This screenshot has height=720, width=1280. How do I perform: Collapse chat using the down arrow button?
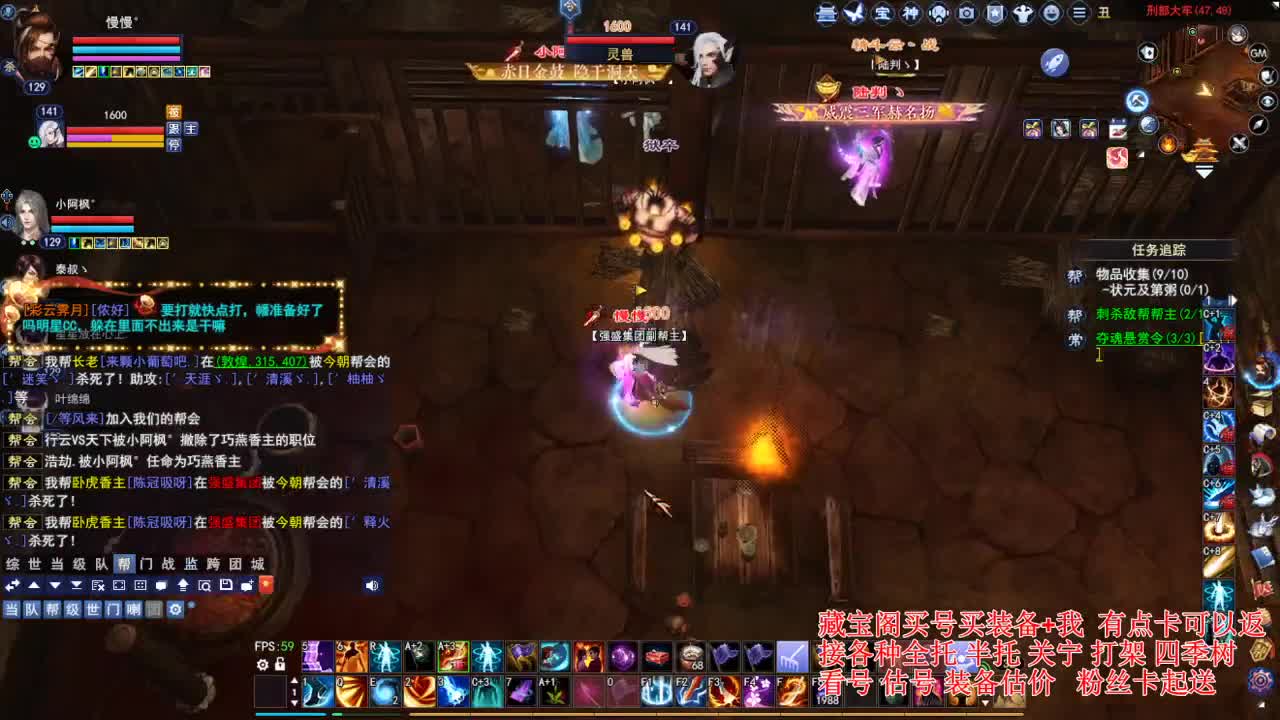coord(55,584)
